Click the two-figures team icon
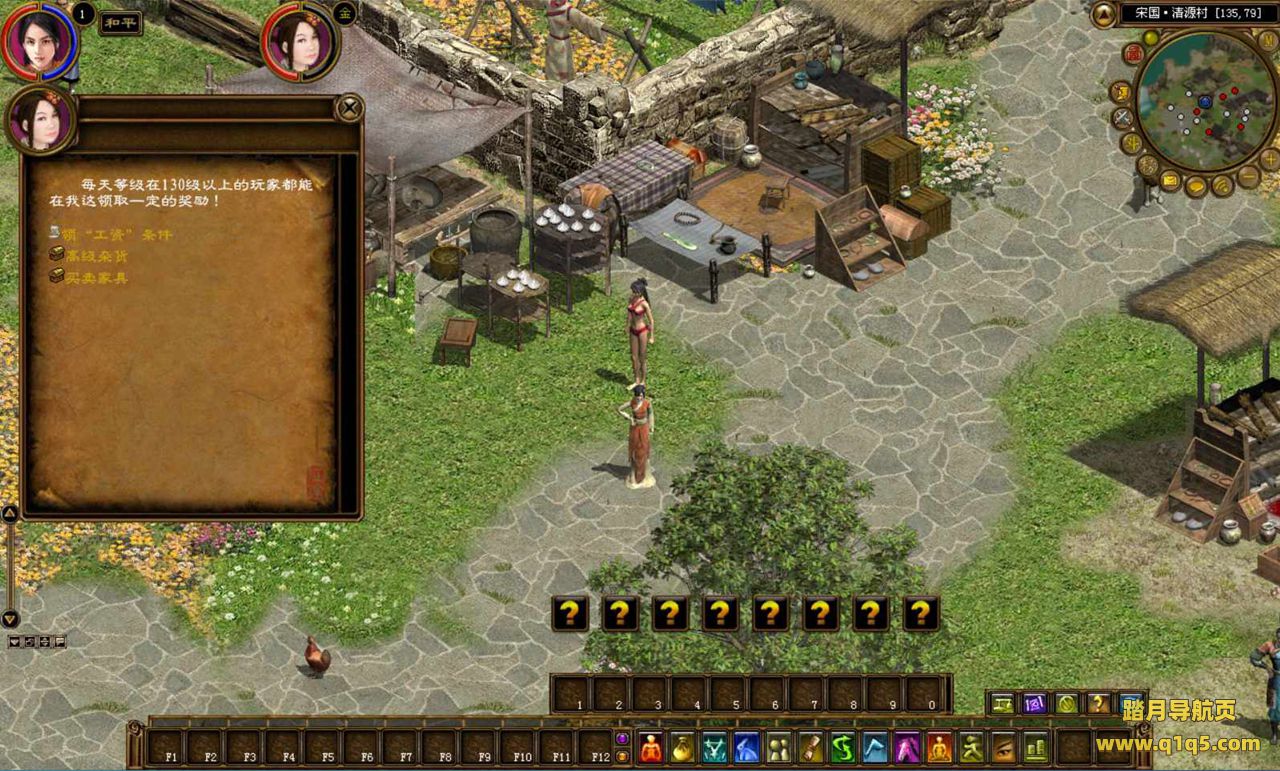Screen dimensions: 1280x771 pos(779,746)
